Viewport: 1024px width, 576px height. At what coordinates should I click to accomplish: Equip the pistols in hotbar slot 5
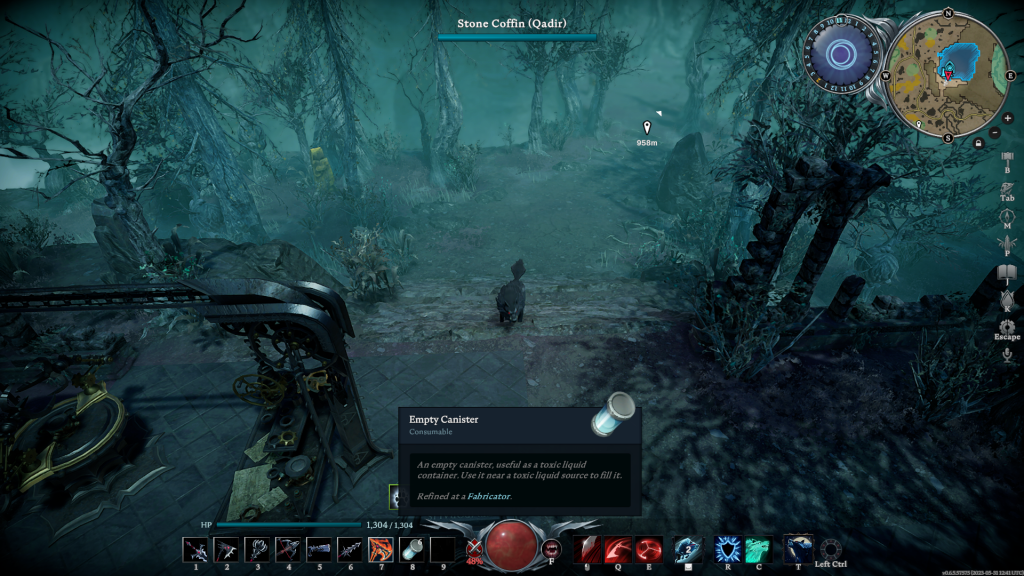pyautogui.click(x=319, y=549)
